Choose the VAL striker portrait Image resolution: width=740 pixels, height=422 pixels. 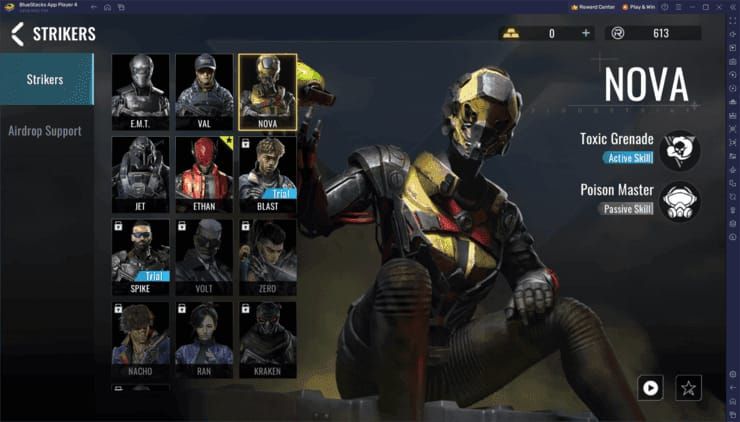pyautogui.click(x=204, y=91)
